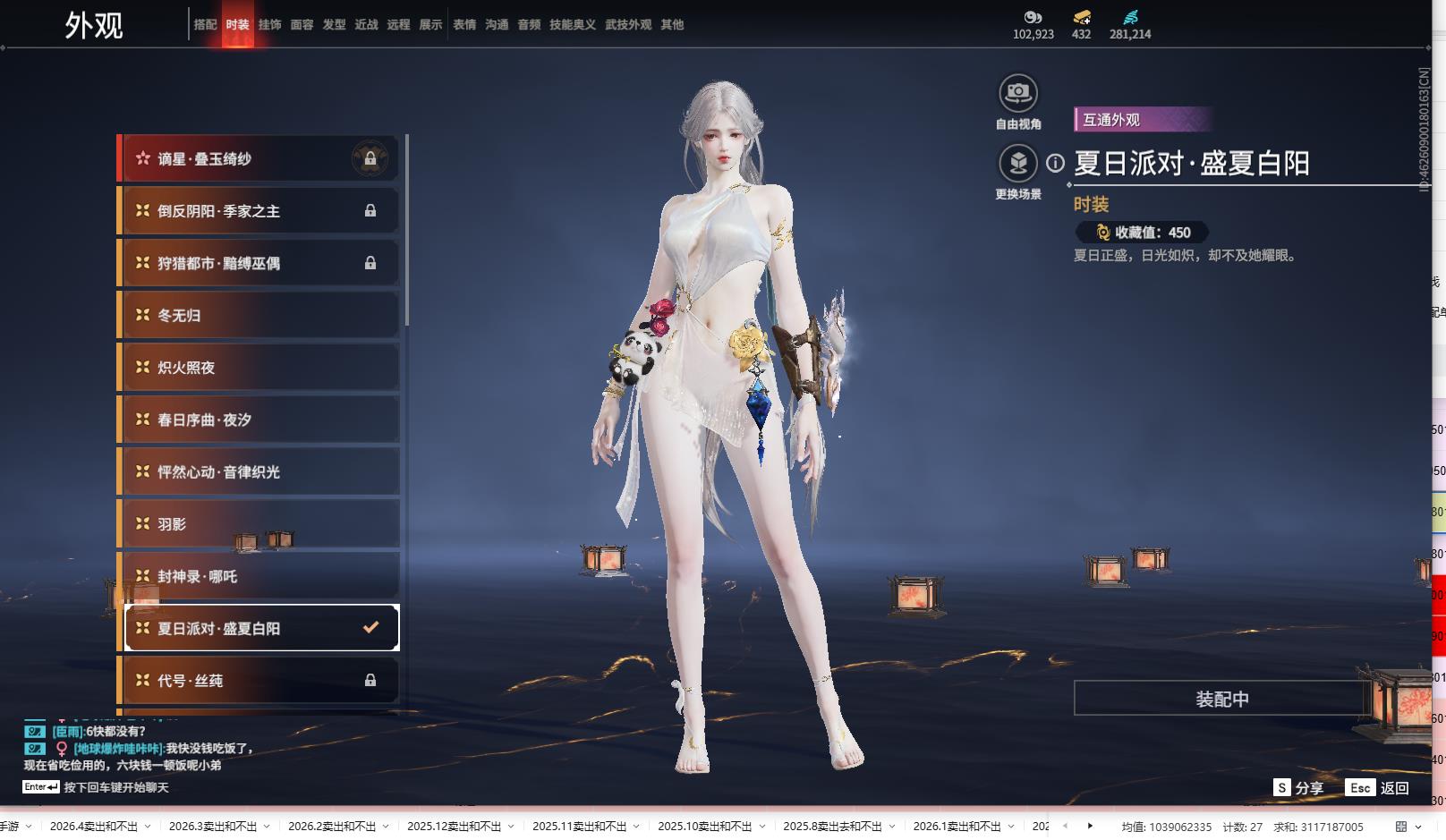The width and height of the screenshot is (1446, 840).
Task: Pick the 封神录·哪吒 outfit
Action: (259, 576)
